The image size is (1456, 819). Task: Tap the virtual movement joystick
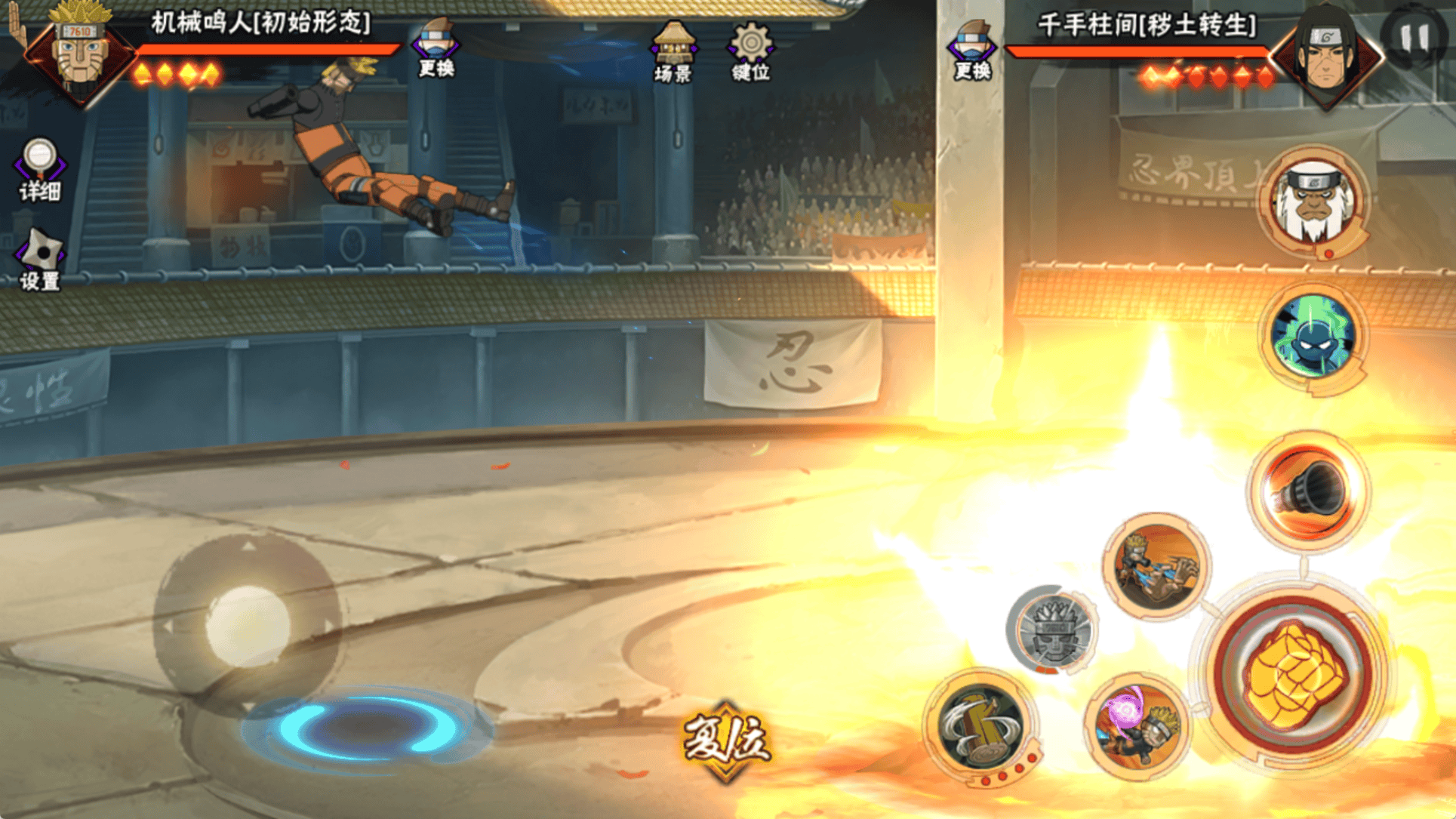click(x=247, y=624)
